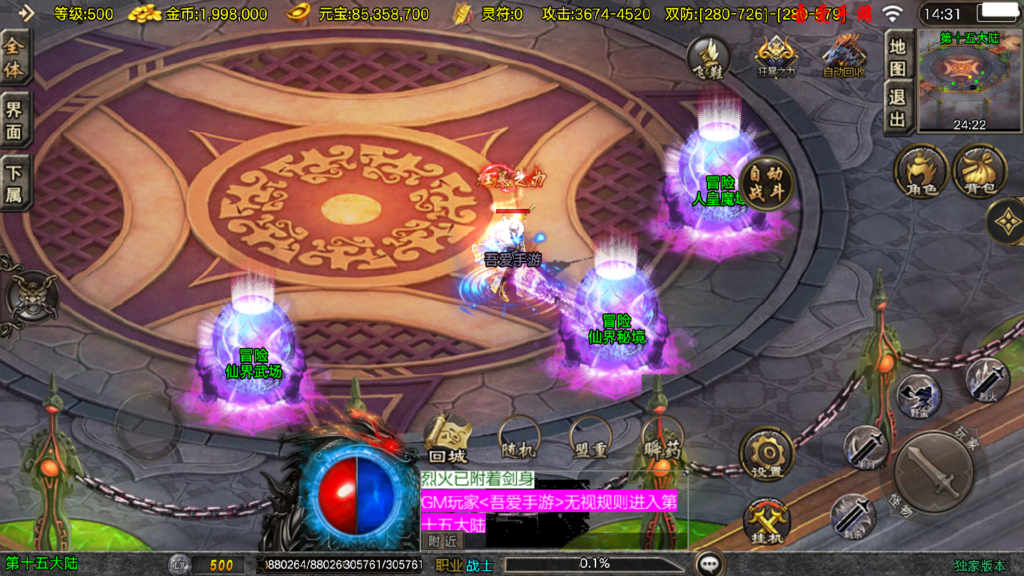
Task: Activate the 挂机 crossed hammers button
Action: point(766,521)
